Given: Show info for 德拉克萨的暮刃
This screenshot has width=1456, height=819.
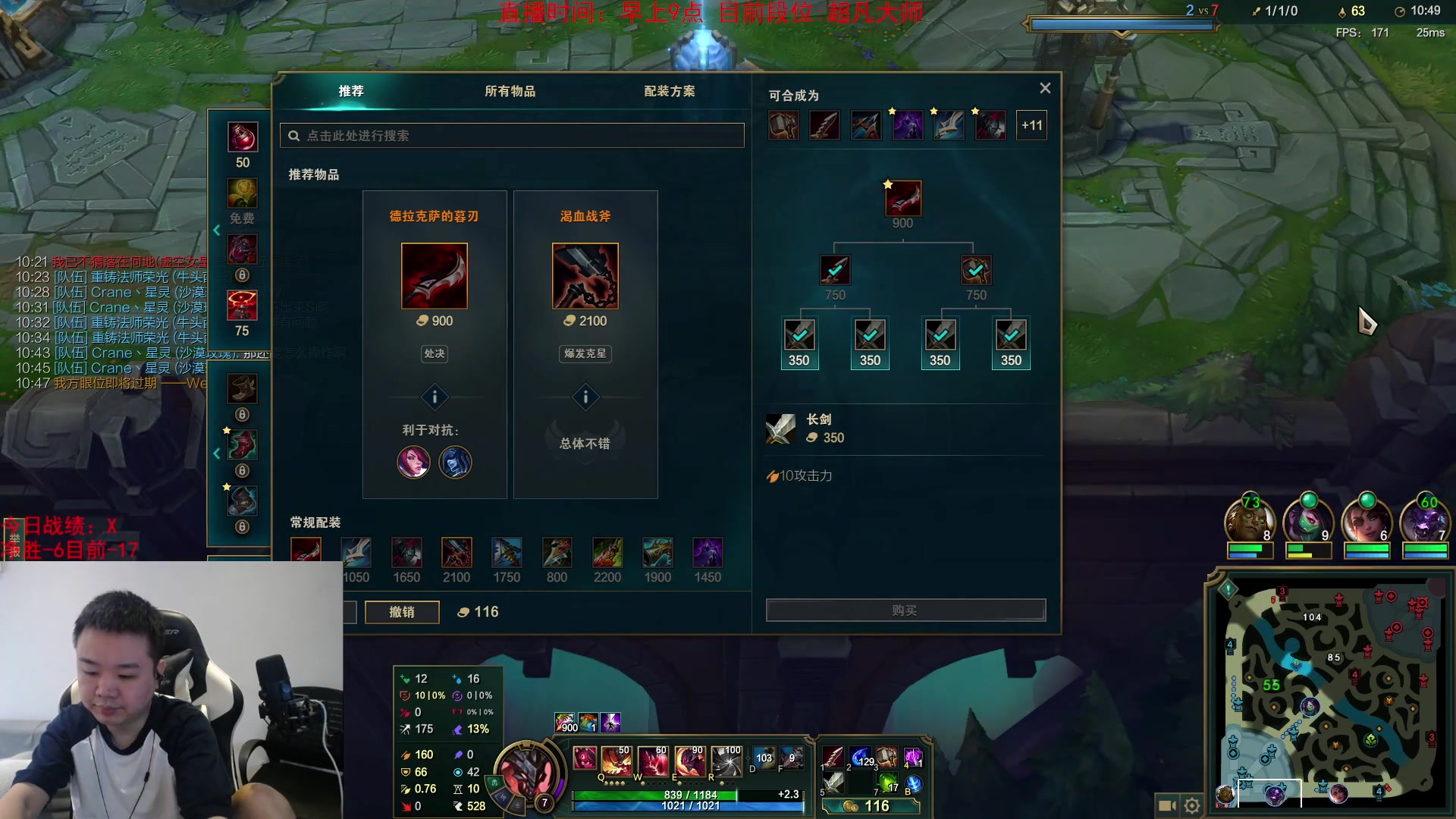Looking at the screenshot, I should tap(435, 397).
